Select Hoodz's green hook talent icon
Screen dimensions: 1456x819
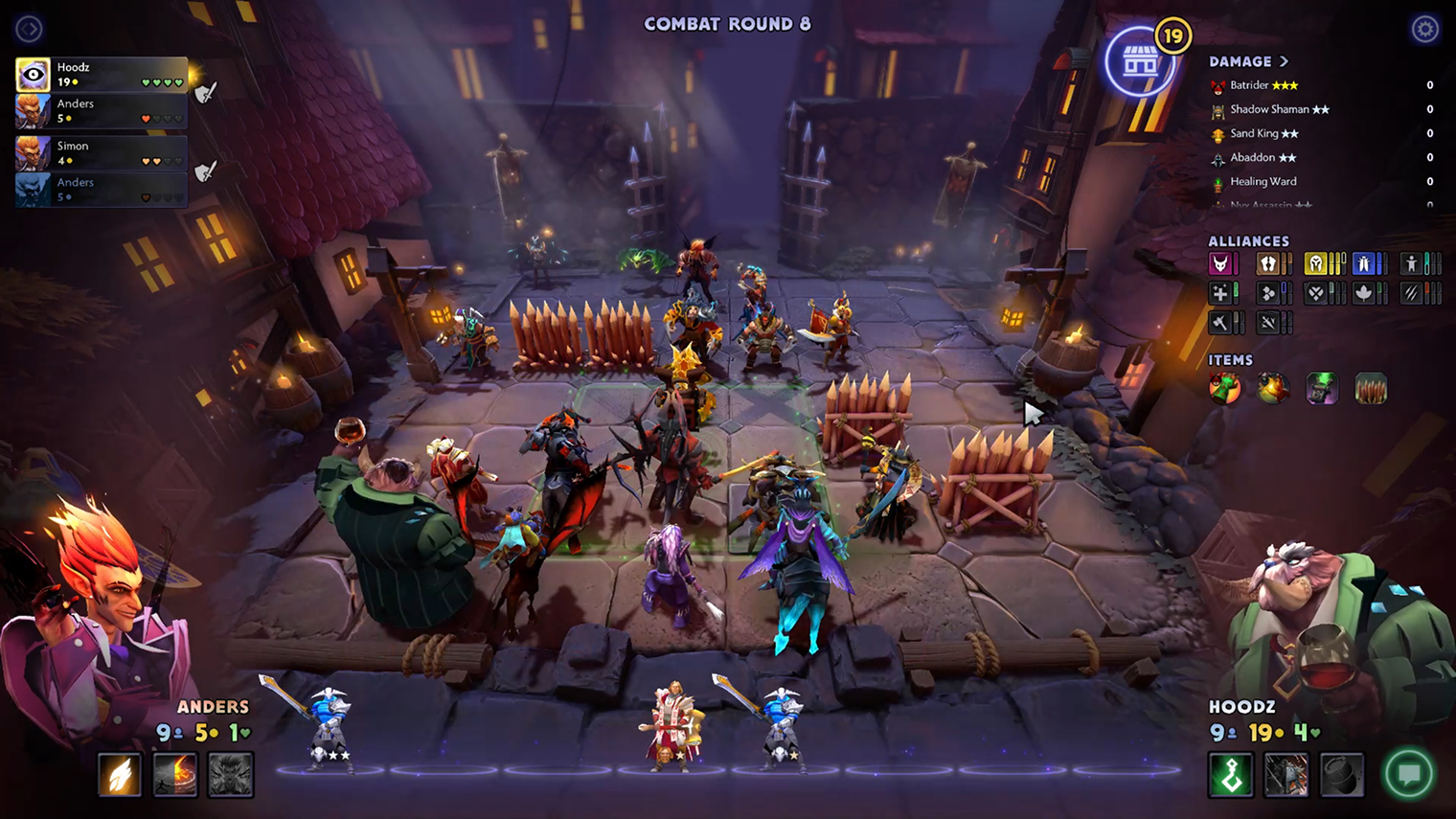pyautogui.click(x=1231, y=775)
